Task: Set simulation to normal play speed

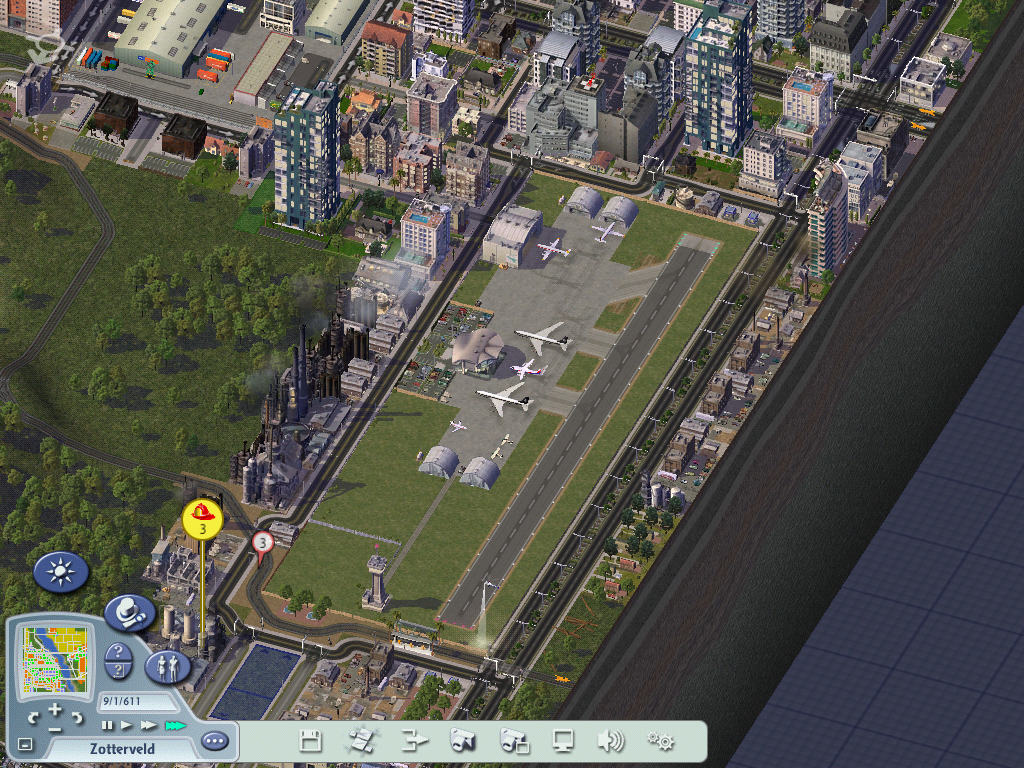Action: [126, 725]
